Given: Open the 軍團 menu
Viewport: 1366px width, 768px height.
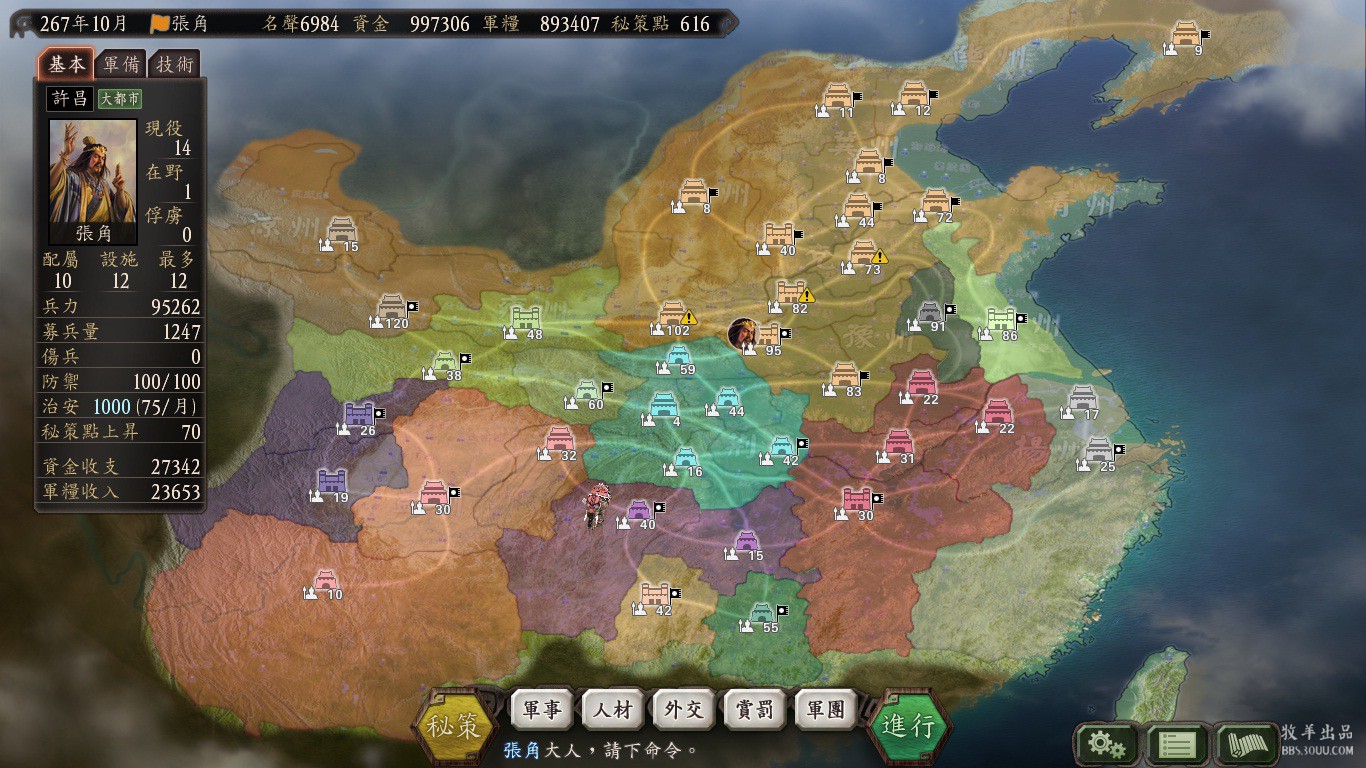Looking at the screenshot, I should coord(826,710).
